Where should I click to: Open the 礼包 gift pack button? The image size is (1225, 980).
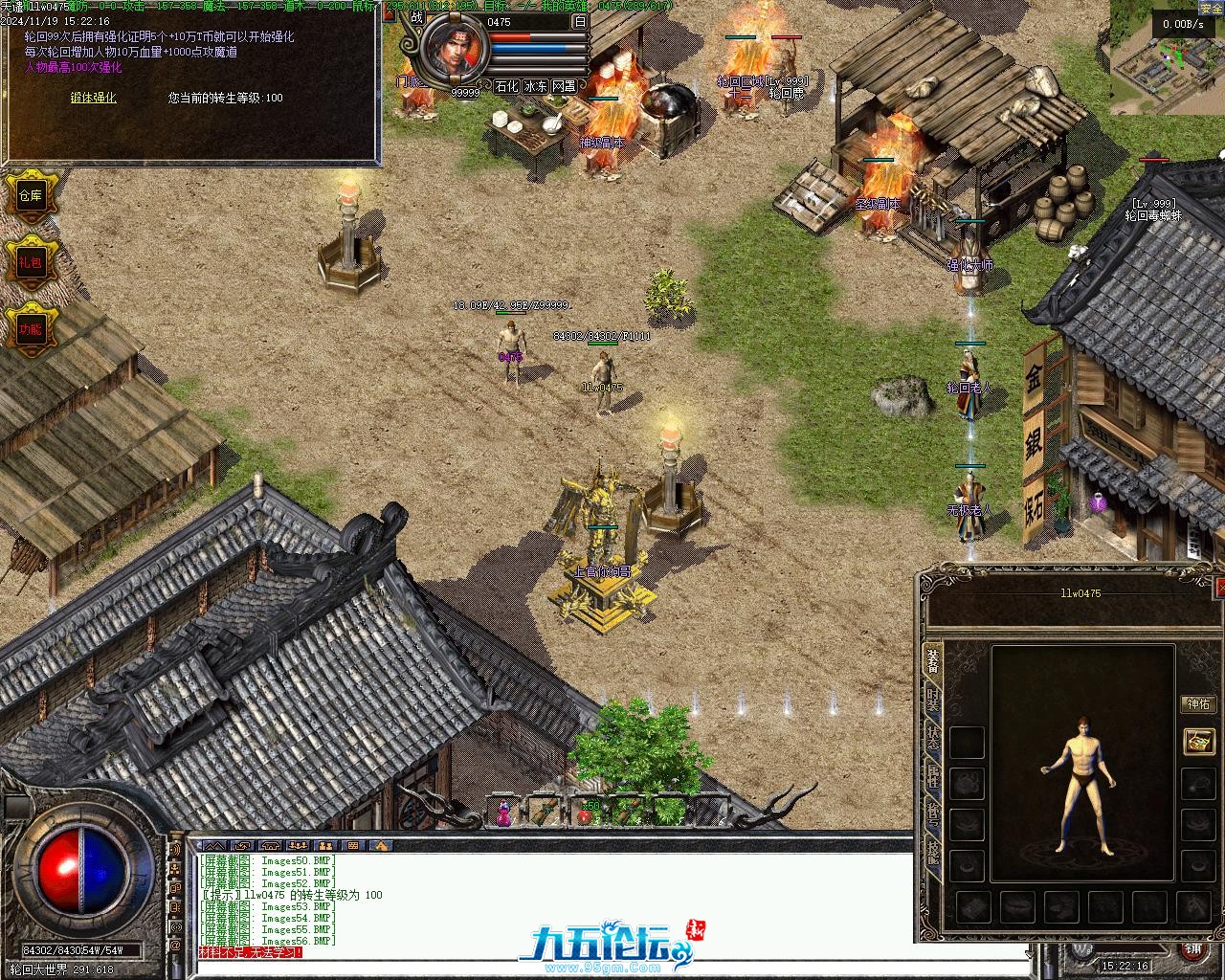coord(30,262)
